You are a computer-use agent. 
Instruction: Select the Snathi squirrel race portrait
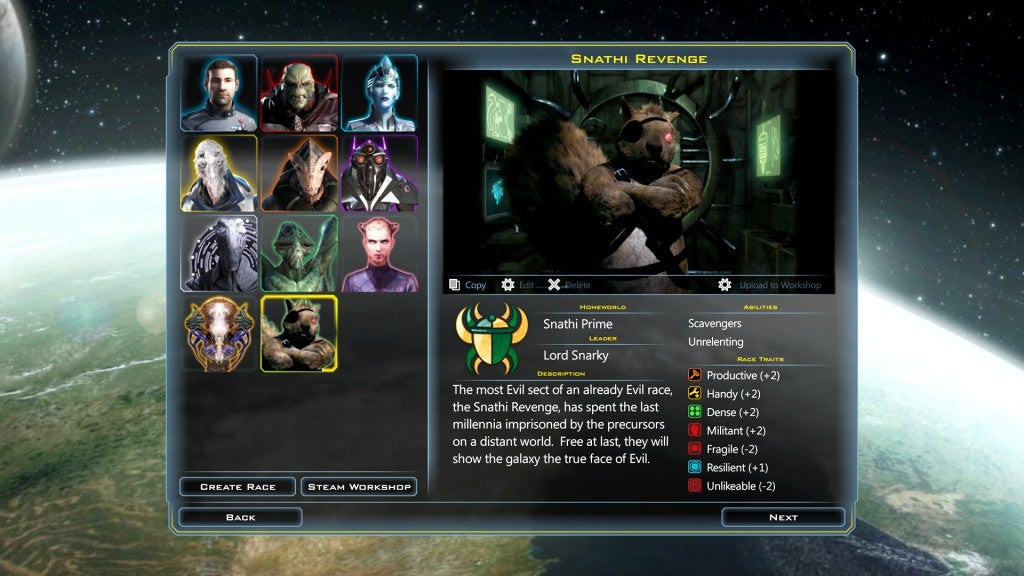pyautogui.click(x=299, y=333)
